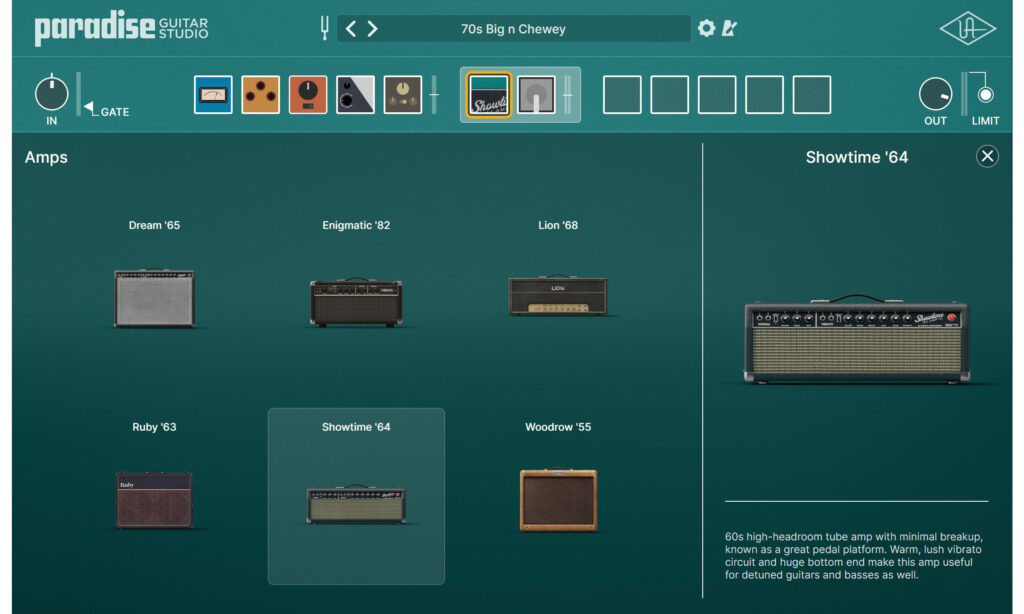Close the Showtime '64 detail panel
This screenshot has height=614, width=1024.
point(987,156)
